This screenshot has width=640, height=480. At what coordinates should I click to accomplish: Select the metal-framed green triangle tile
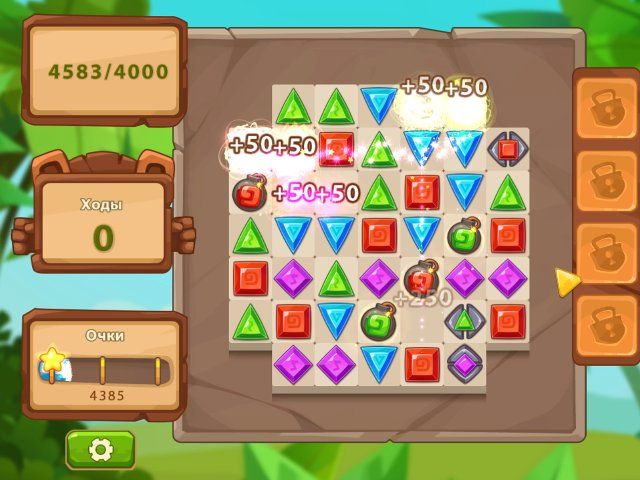[464, 321]
